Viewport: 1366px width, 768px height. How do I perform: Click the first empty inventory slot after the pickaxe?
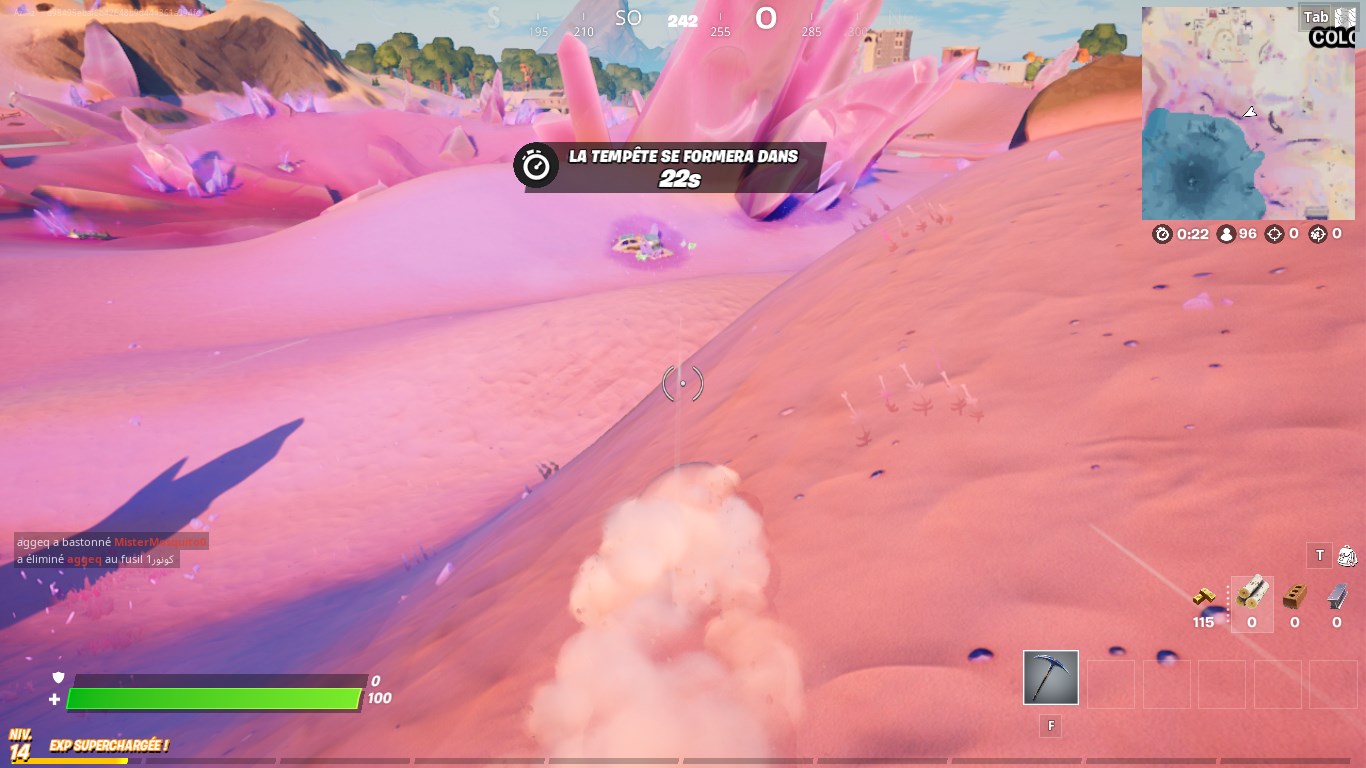click(1111, 684)
